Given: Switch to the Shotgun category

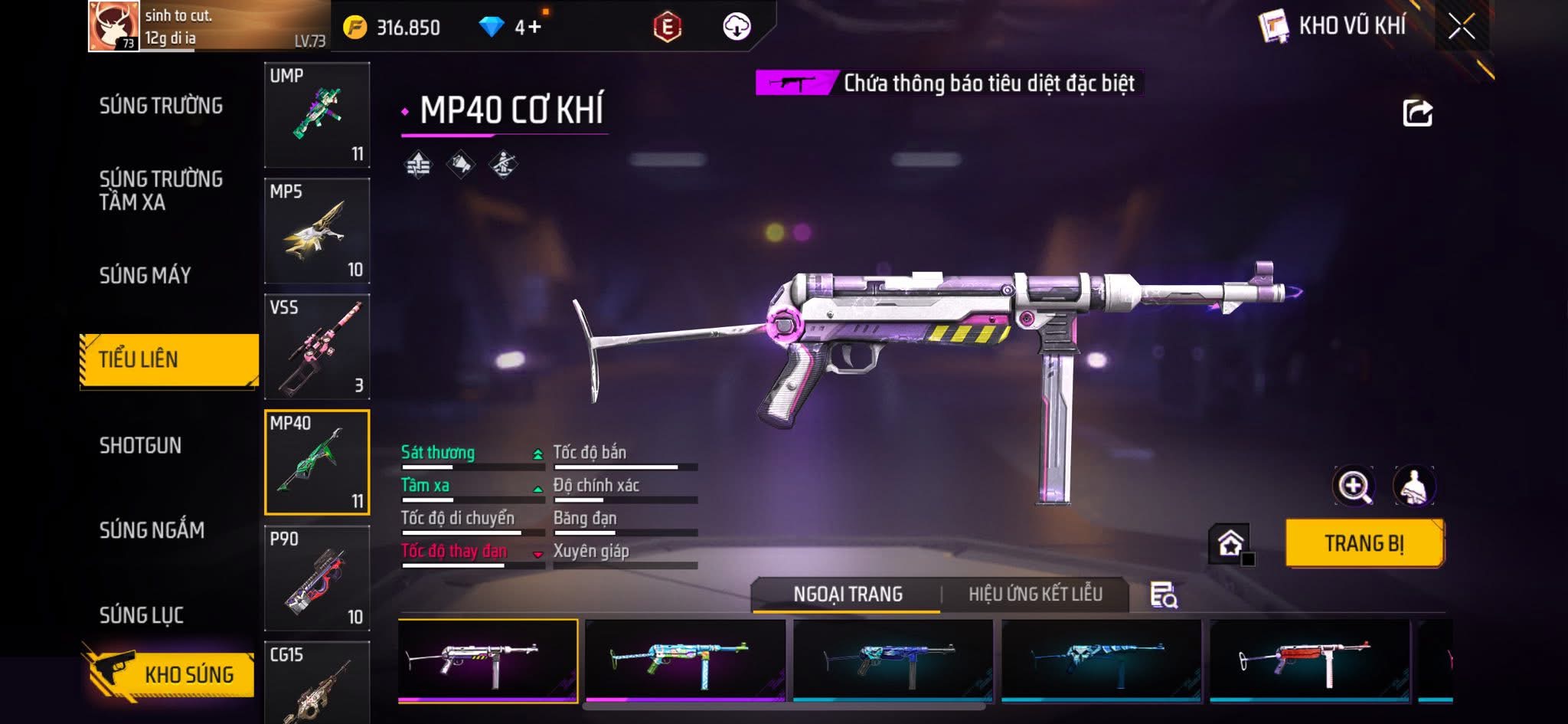Looking at the screenshot, I should pos(140,445).
